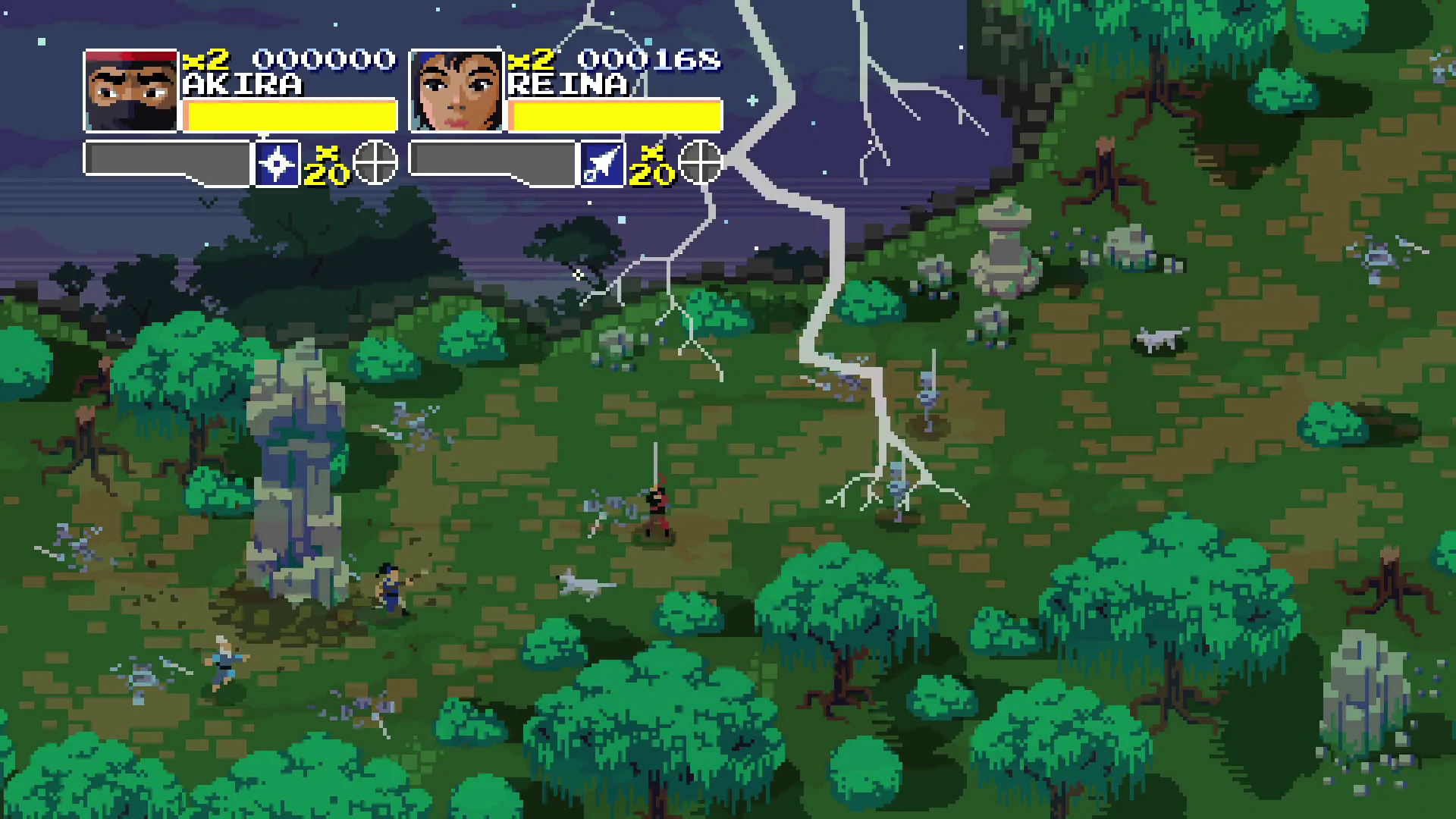The image size is (1456, 819).
Task: Click Reina's character portrait
Action: [455, 91]
